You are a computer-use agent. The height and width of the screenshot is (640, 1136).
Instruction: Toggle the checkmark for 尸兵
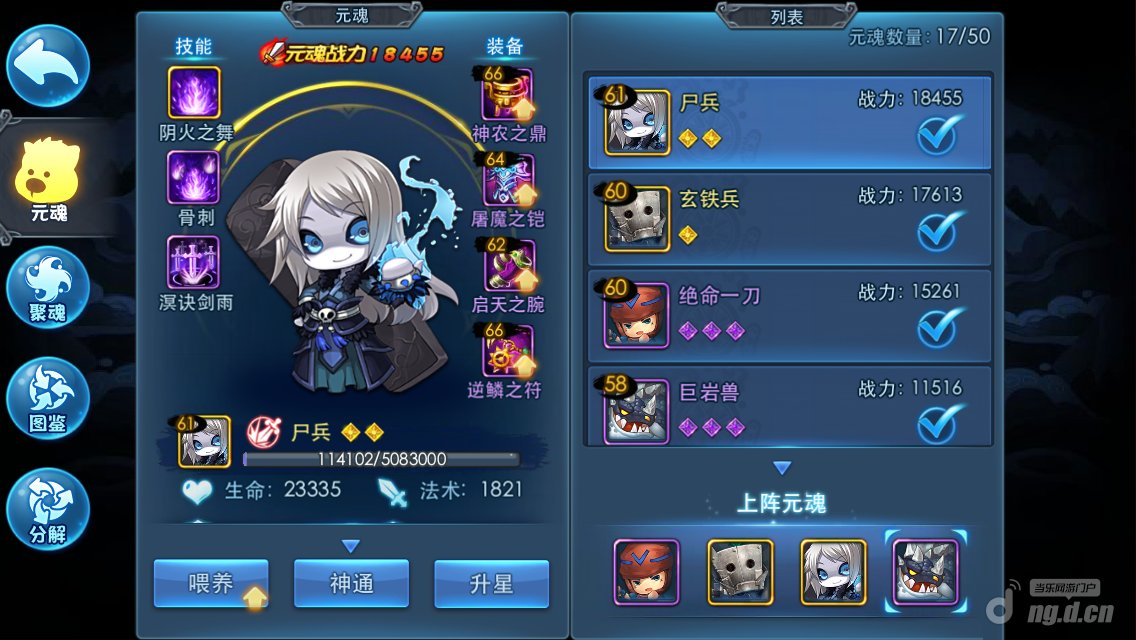[x=940, y=136]
